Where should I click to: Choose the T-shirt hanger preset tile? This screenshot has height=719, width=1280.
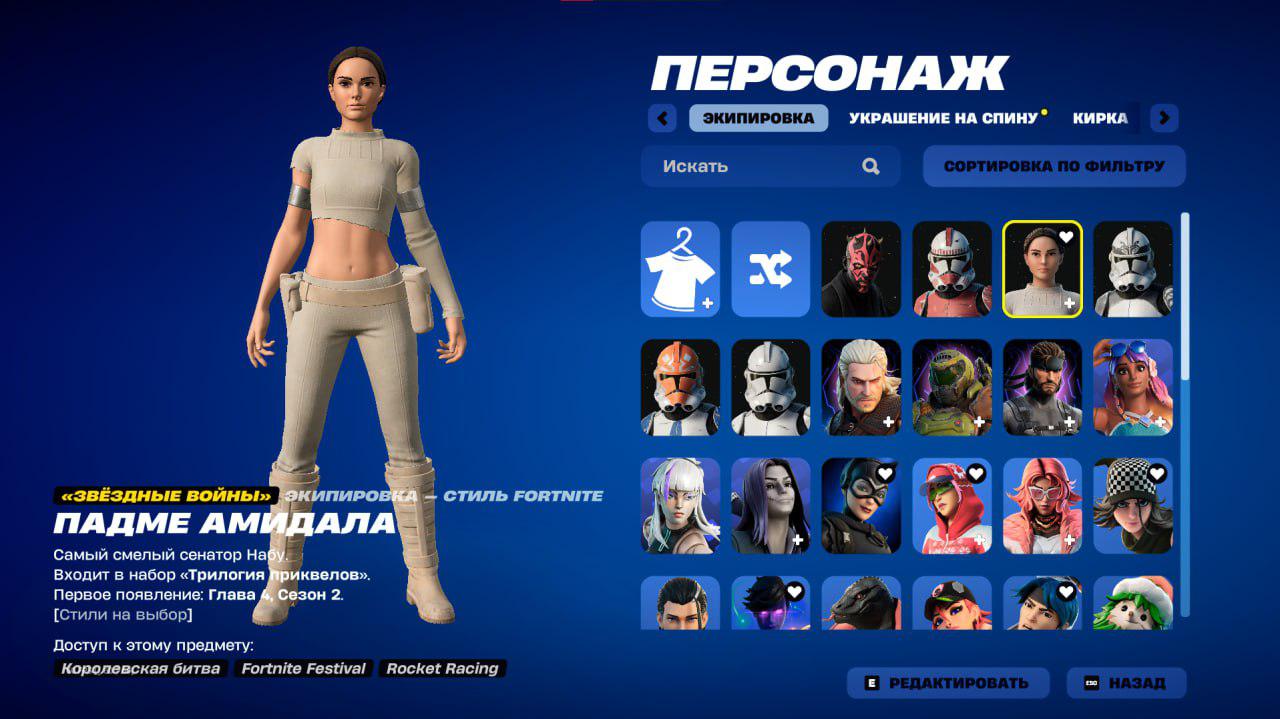coord(680,269)
